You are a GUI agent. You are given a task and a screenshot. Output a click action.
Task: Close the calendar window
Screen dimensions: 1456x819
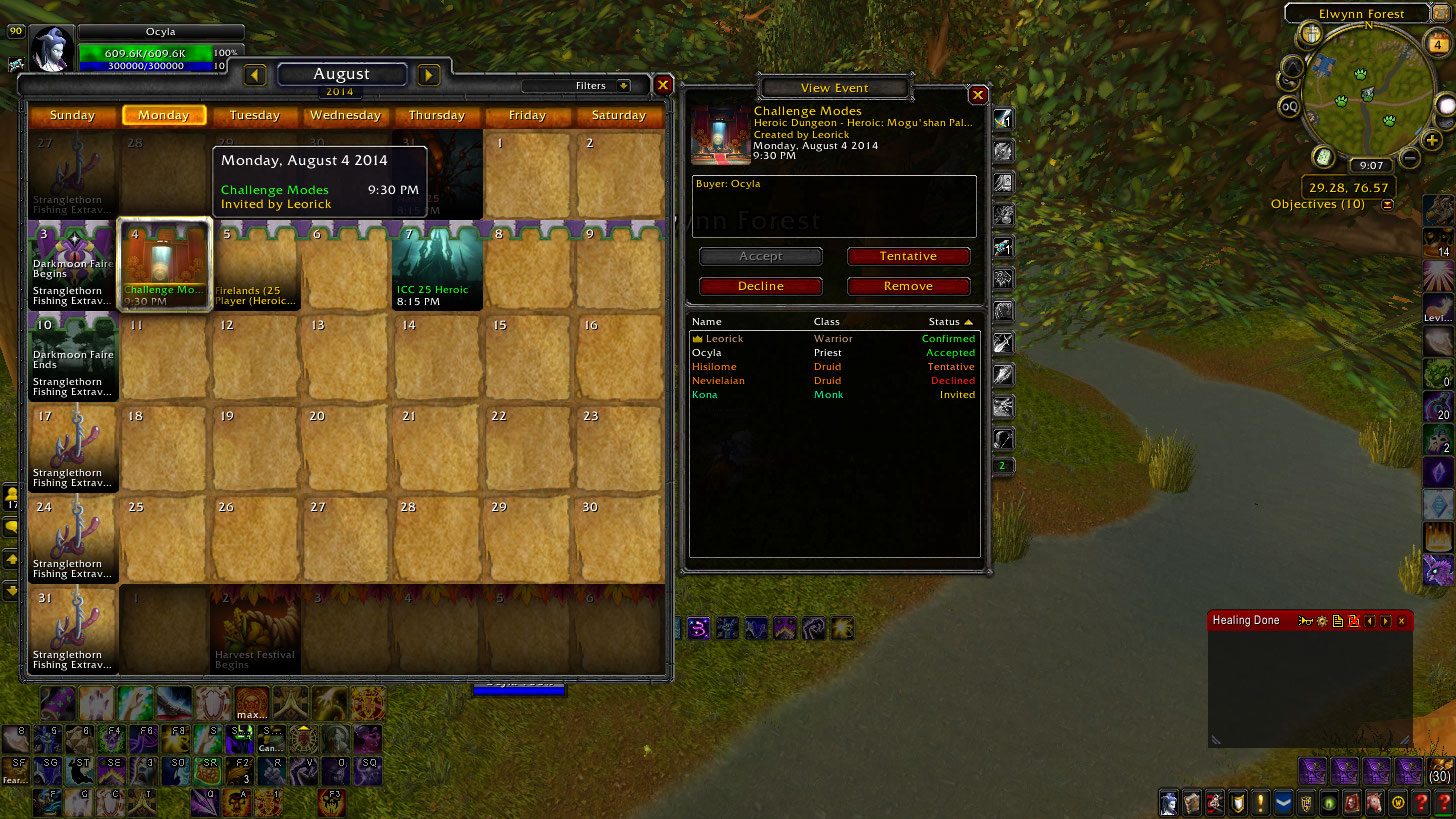(663, 86)
